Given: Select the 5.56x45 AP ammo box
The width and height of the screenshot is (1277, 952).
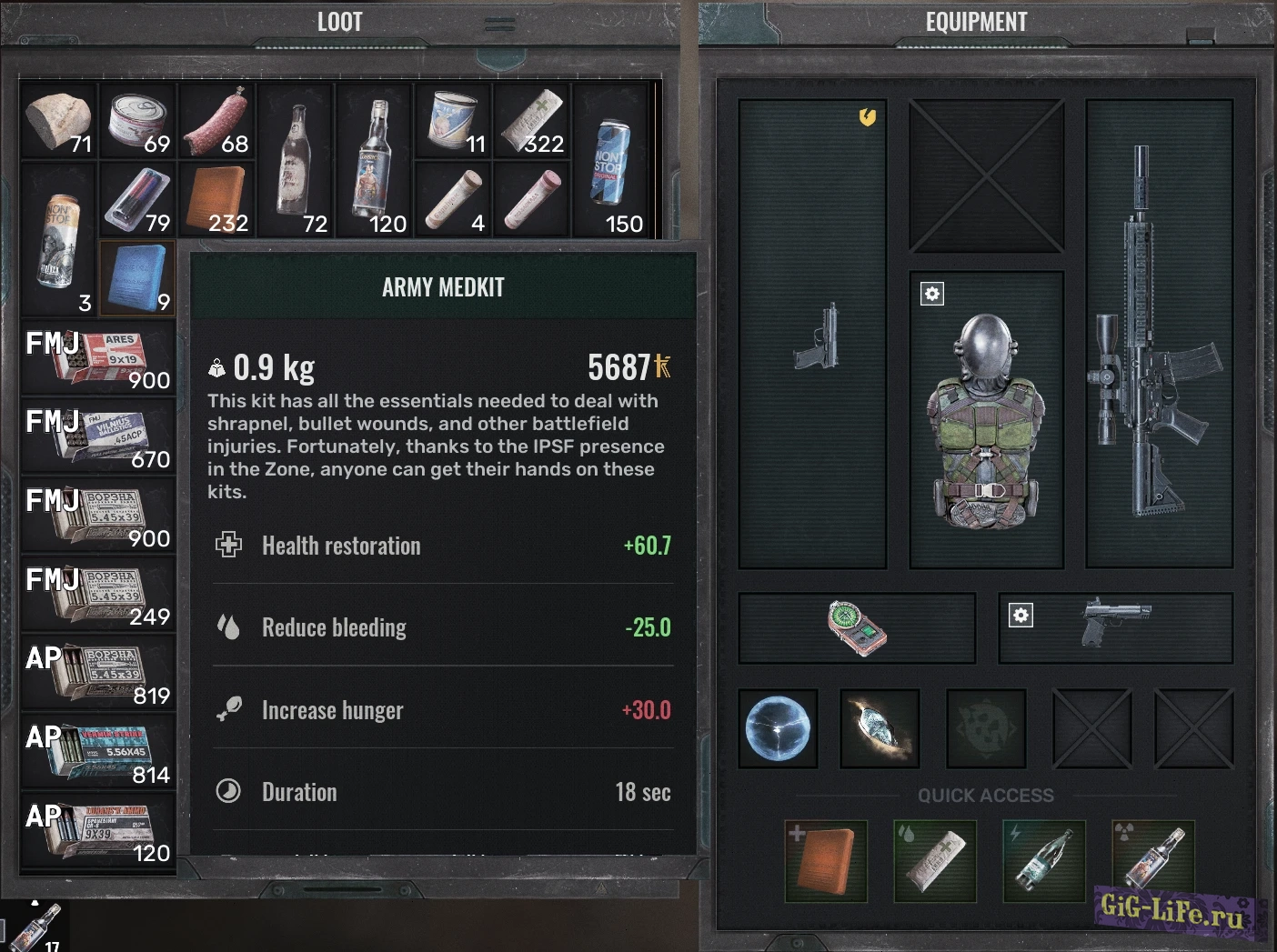Looking at the screenshot, I should (x=98, y=751).
